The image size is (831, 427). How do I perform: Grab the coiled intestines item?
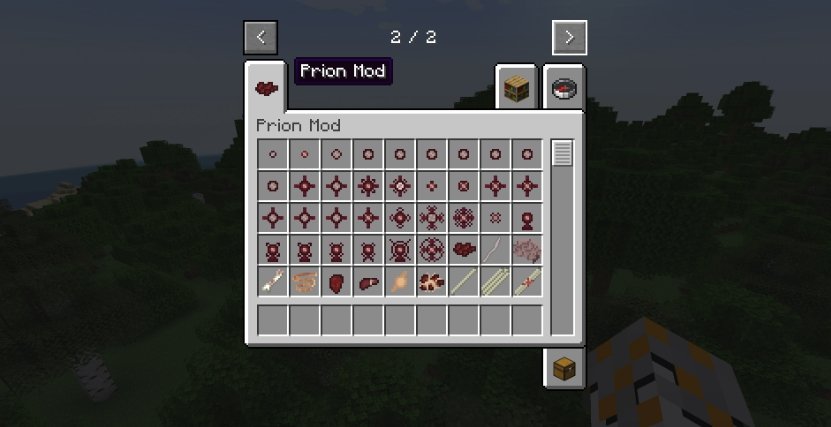(304, 282)
